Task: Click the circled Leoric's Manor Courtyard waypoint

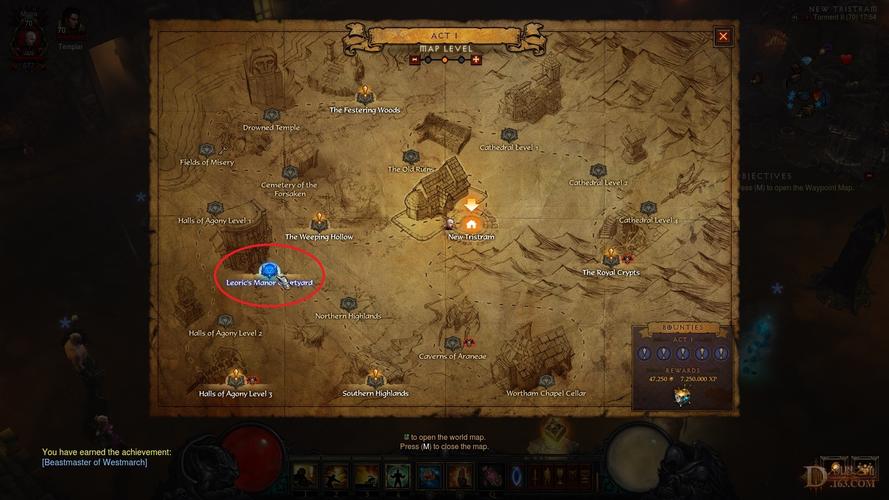Action: pos(268,271)
